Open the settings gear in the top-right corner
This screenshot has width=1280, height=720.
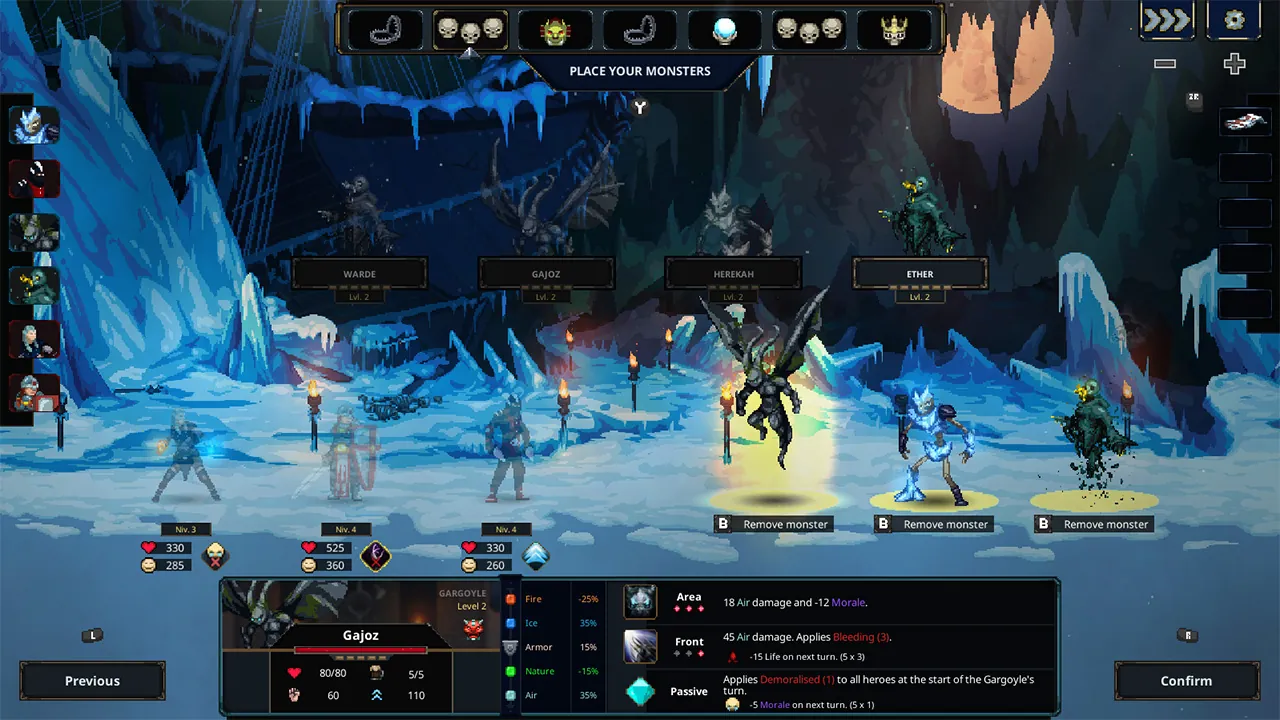tap(1234, 19)
